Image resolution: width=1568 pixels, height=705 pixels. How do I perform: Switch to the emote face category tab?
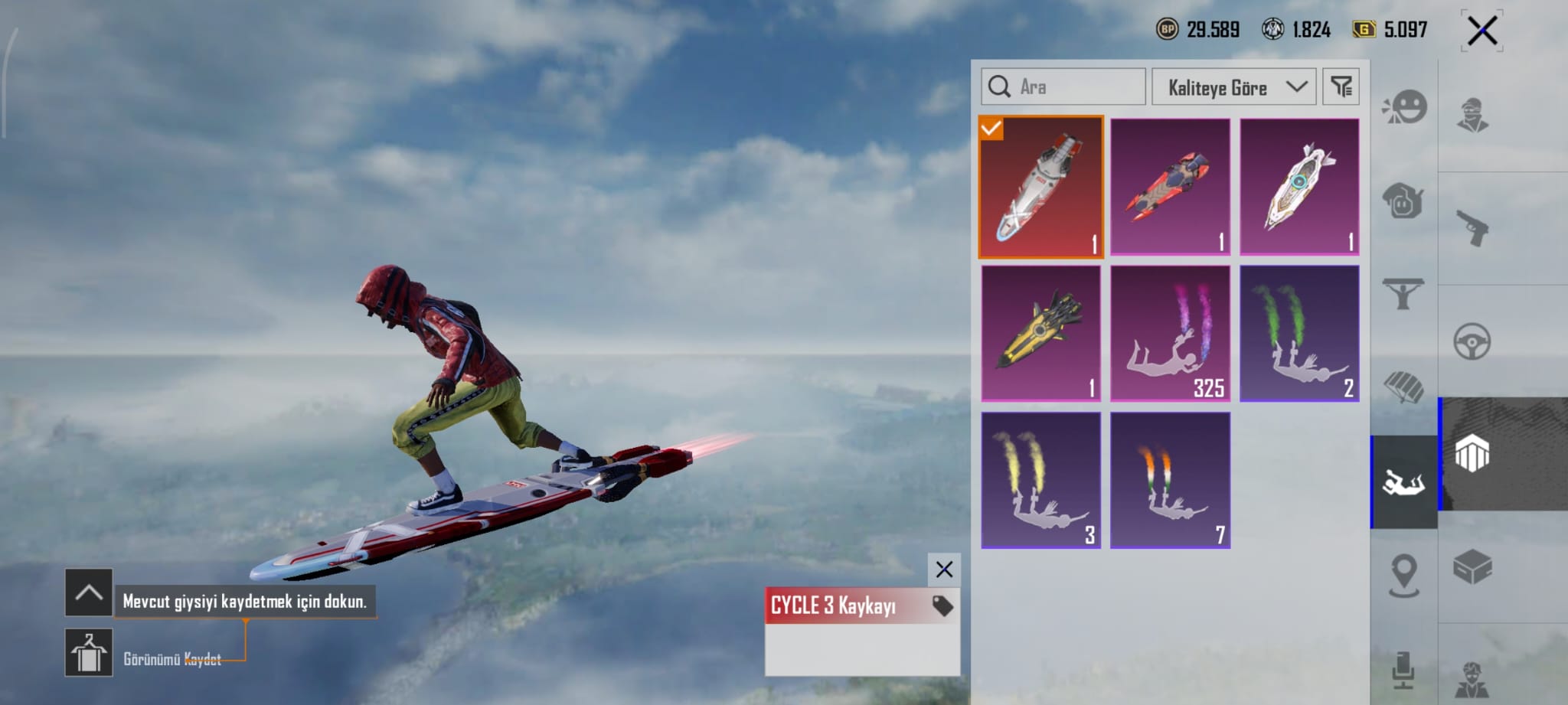[1404, 108]
